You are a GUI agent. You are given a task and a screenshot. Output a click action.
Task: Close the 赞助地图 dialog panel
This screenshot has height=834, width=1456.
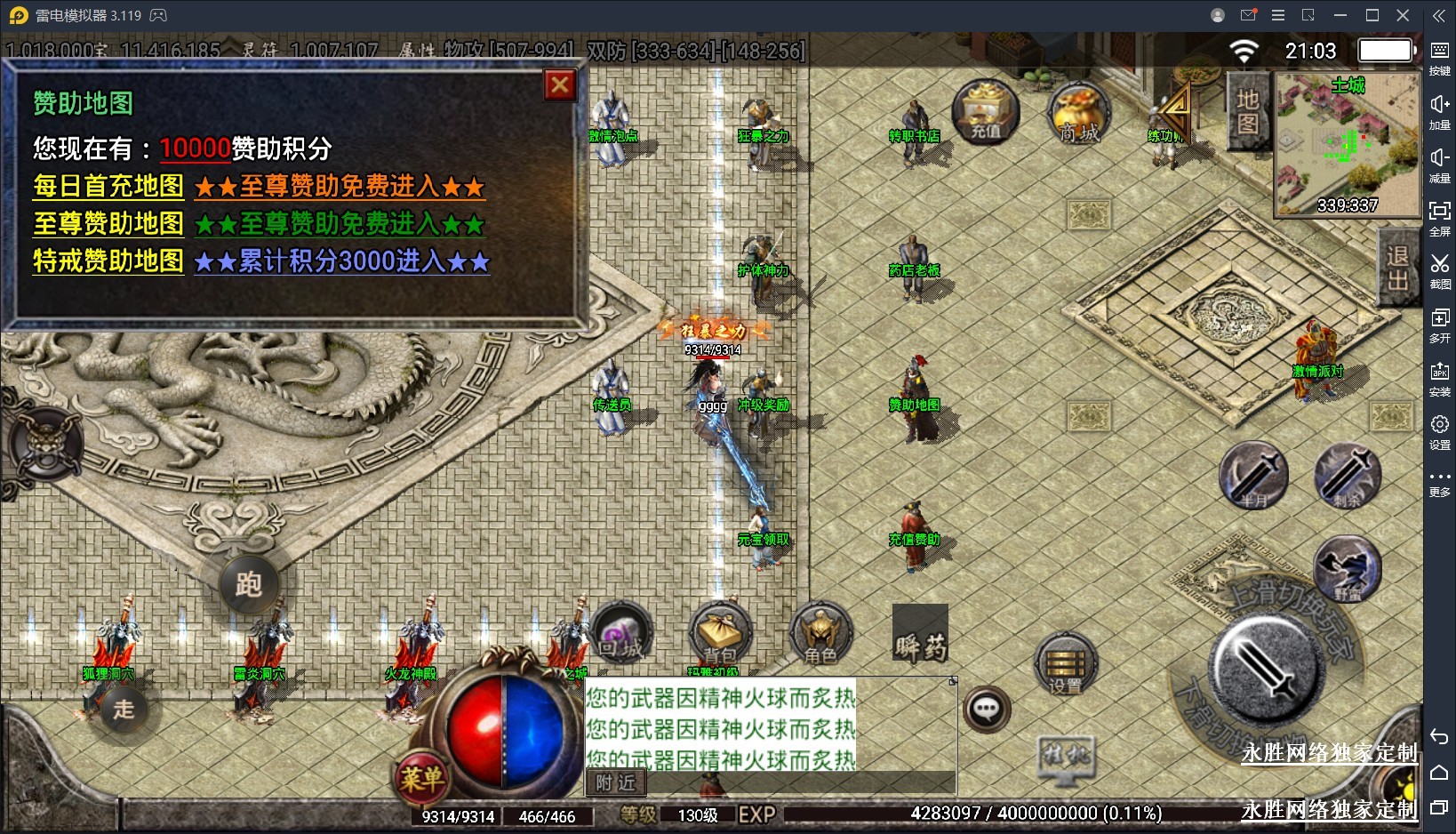tap(560, 85)
